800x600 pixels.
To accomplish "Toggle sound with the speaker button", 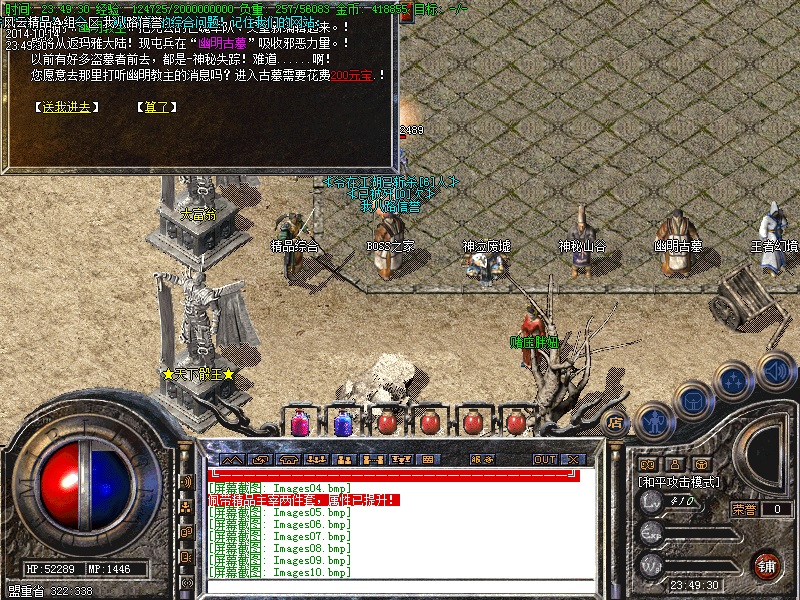I will (775, 369).
